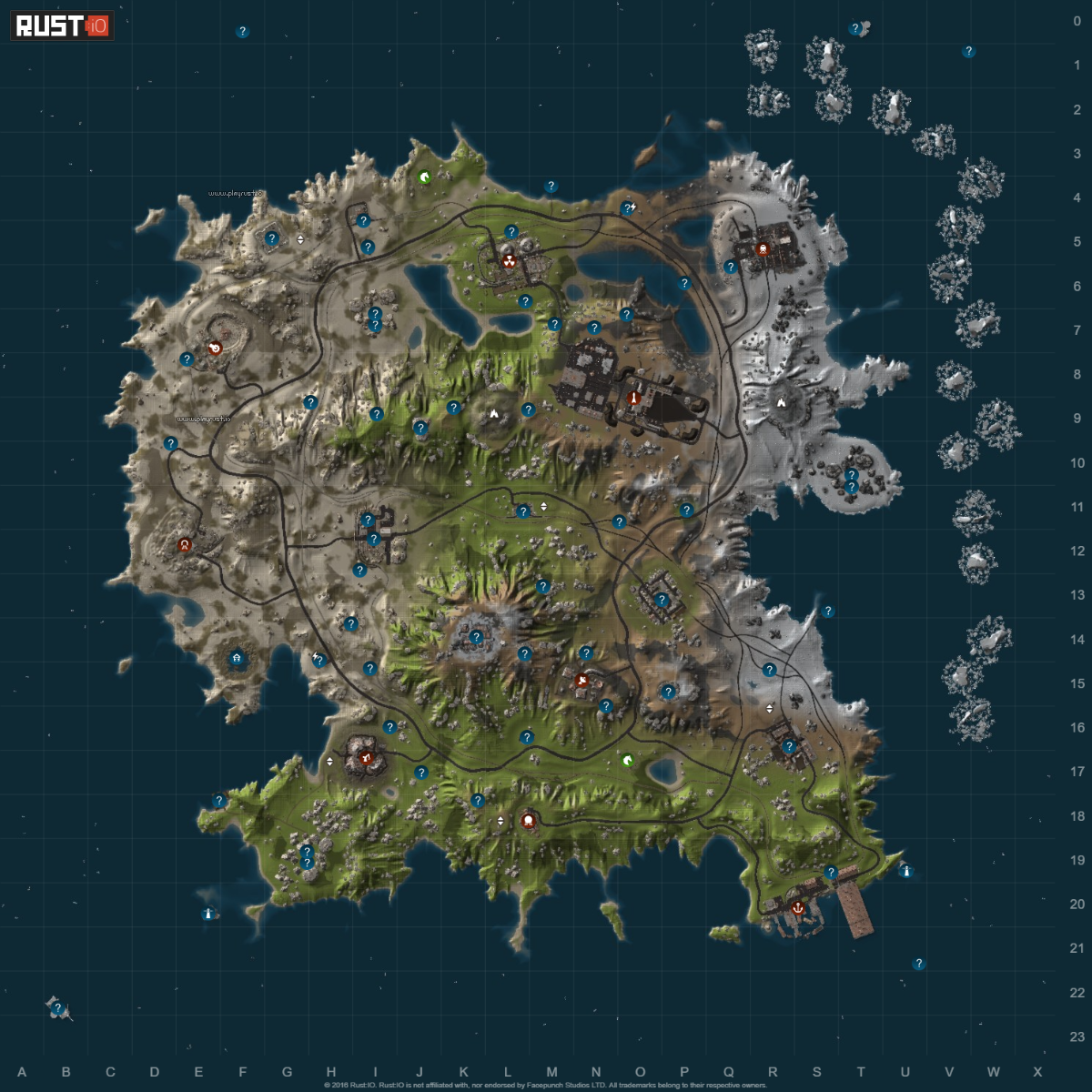Select the red tunnel arch marker

[x=186, y=546]
